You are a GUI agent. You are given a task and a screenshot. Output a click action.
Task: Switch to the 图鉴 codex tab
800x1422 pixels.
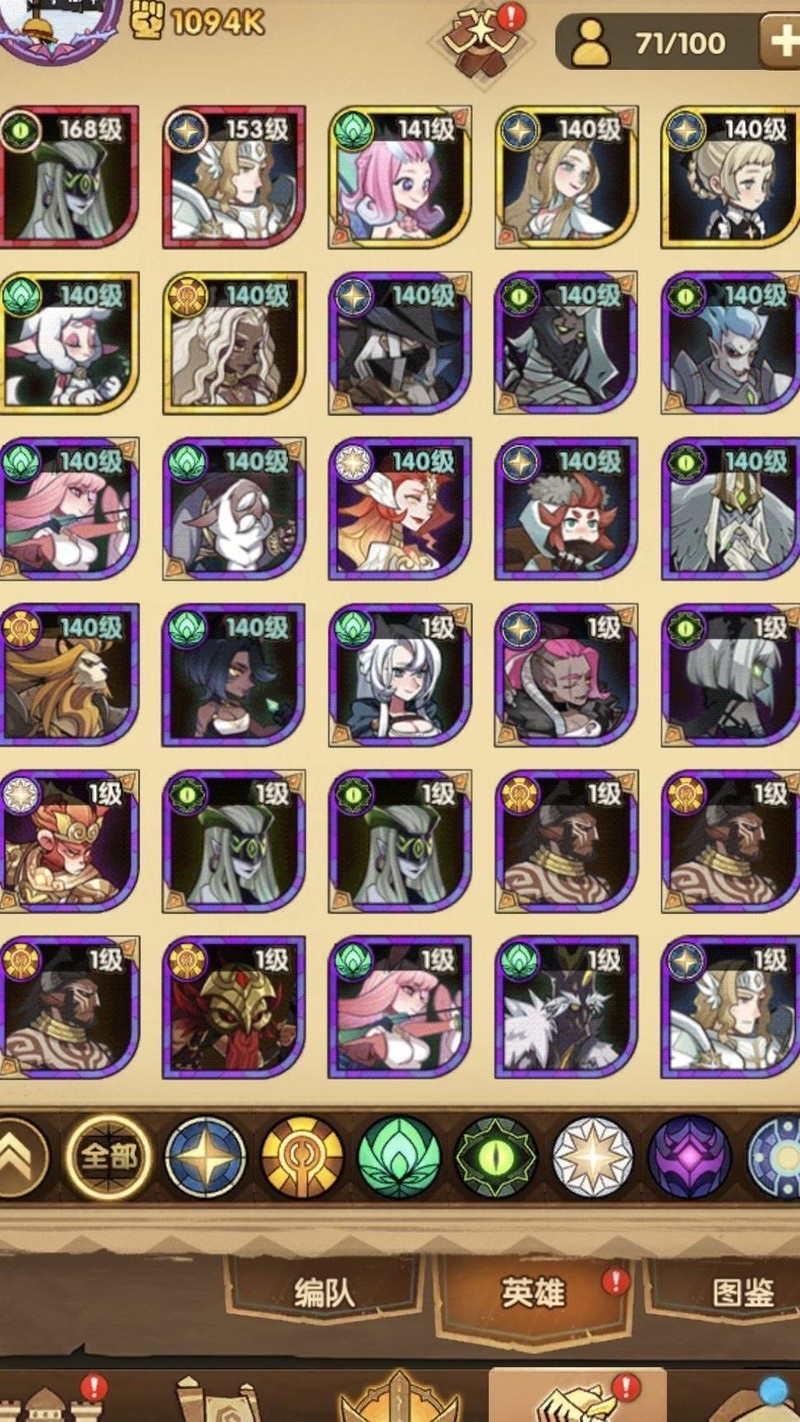pyautogui.click(x=743, y=1292)
